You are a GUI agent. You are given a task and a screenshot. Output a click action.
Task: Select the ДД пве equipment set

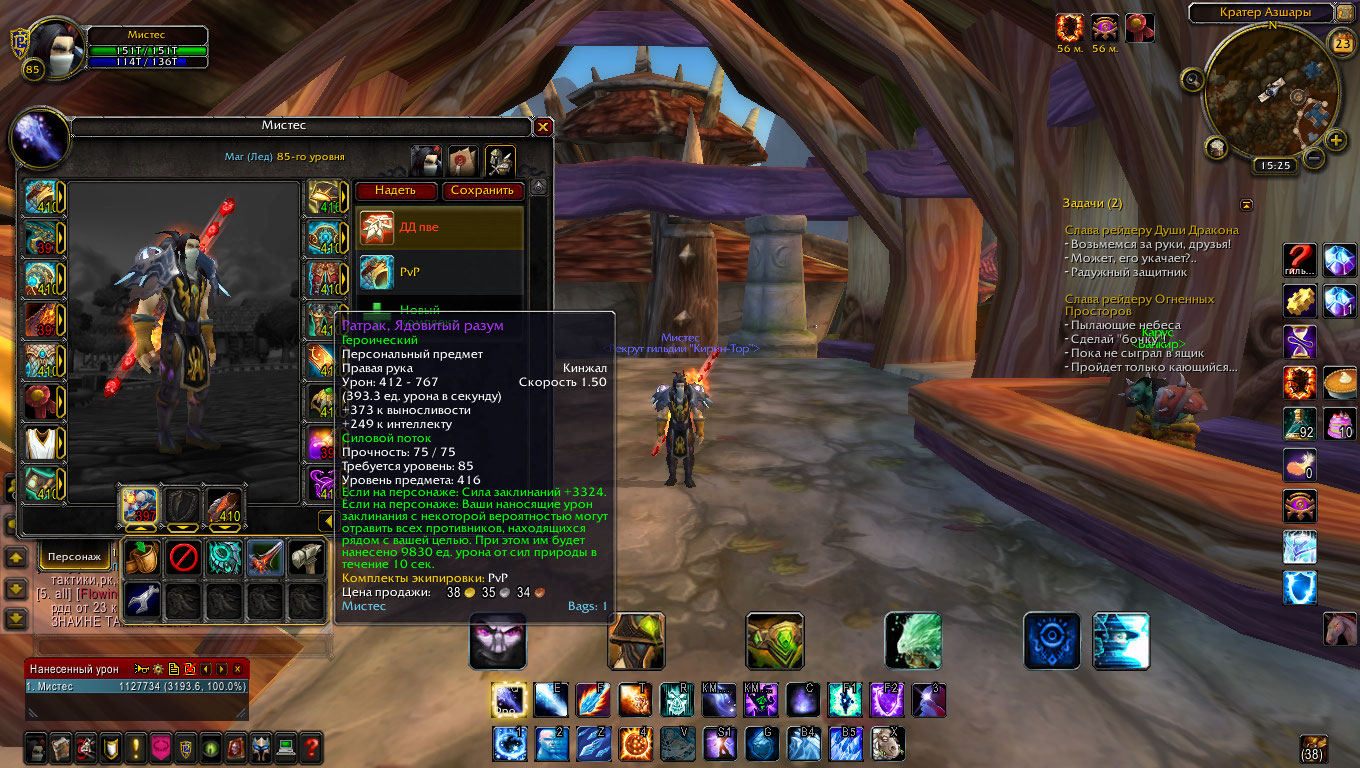click(x=440, y=228)
